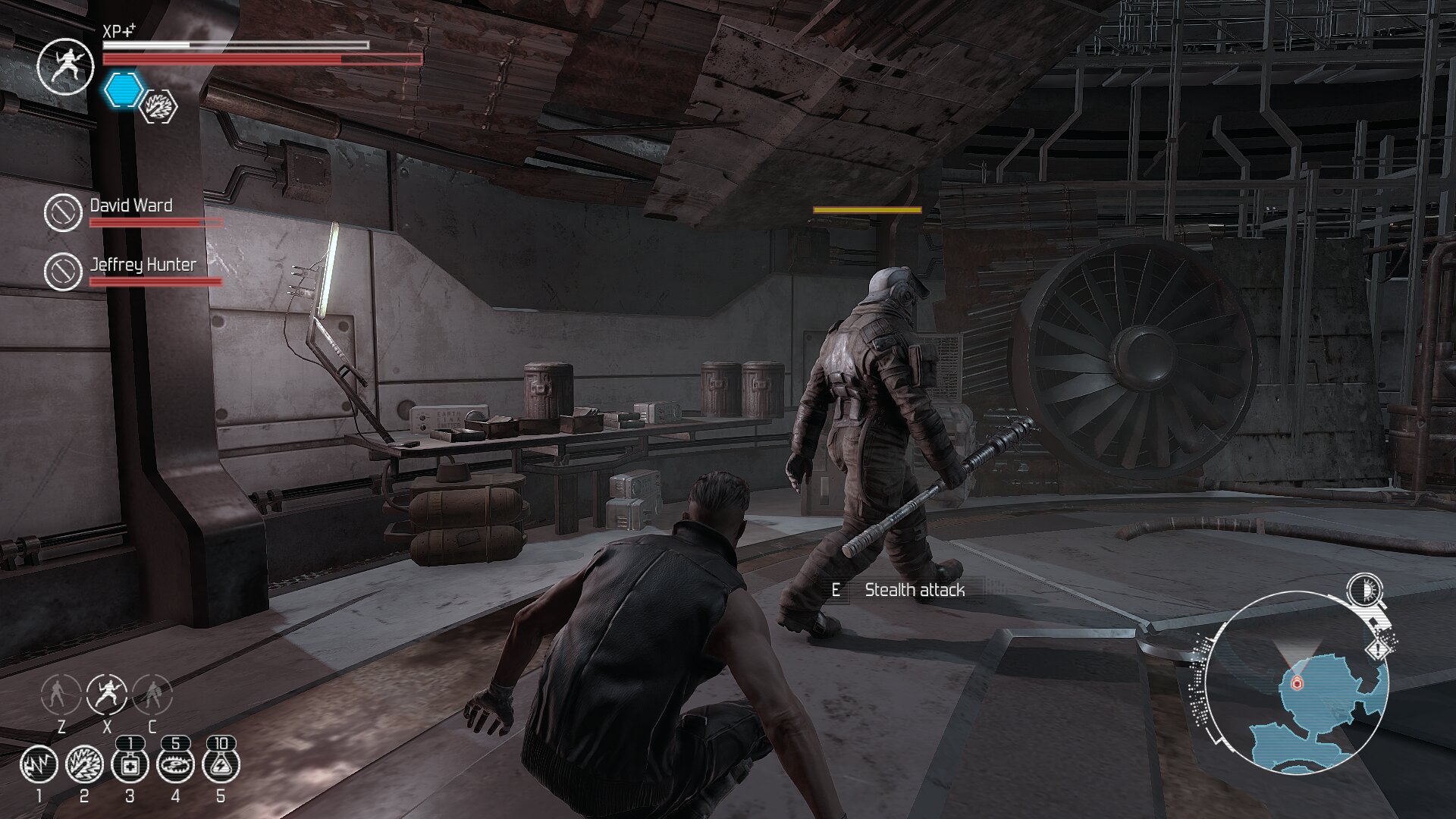Select companion David Ward's portrait icon
The image size is (1456, 819).
point(63,212)
